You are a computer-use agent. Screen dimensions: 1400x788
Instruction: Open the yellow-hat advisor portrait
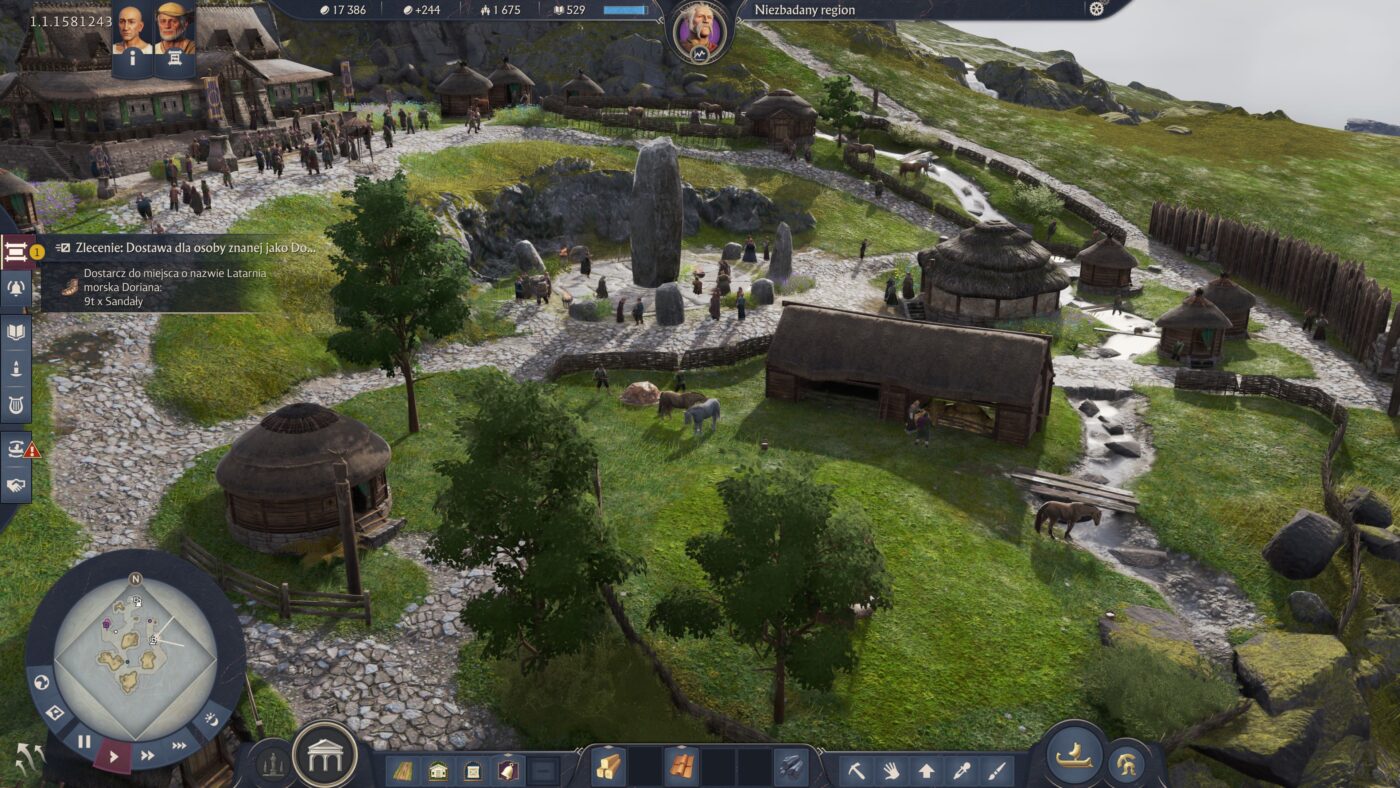pos(175,28)
